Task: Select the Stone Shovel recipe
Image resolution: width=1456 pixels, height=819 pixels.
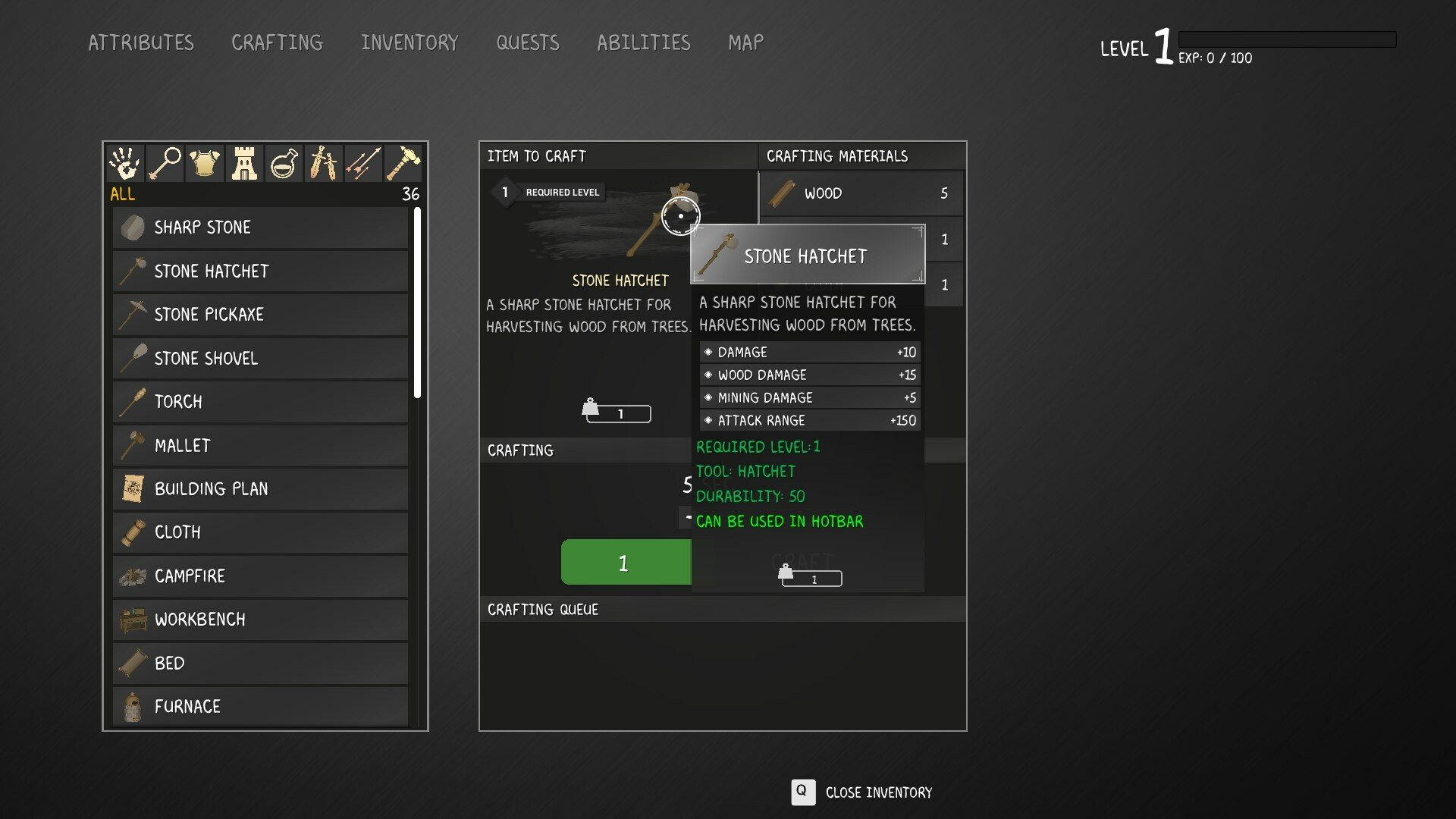Action: coord(260,358)
